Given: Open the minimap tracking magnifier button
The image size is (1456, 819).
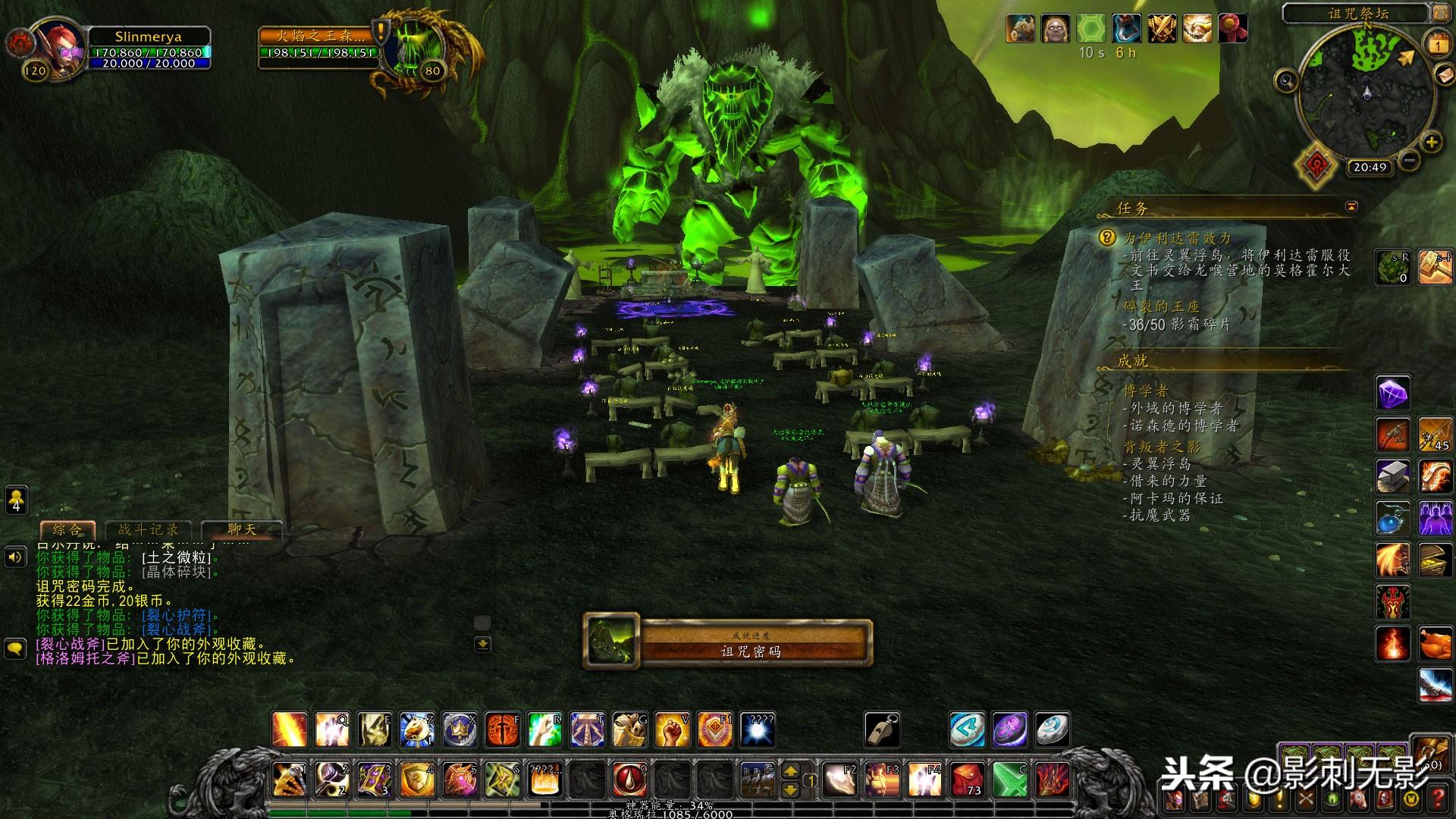Looking at the screenshot, I should tap(1286, 80).
